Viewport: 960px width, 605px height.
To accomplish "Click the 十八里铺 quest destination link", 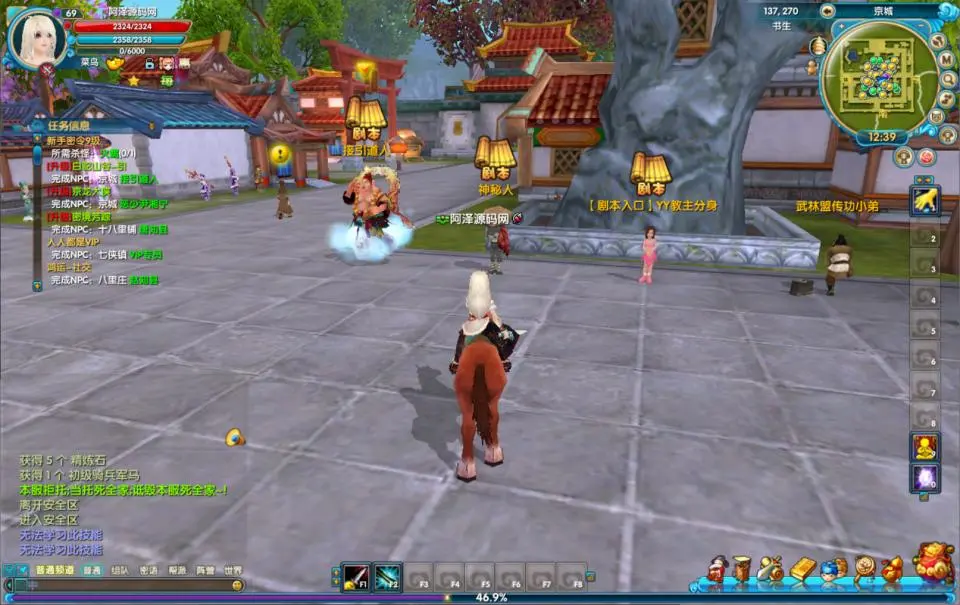I will tap(117, 229).
